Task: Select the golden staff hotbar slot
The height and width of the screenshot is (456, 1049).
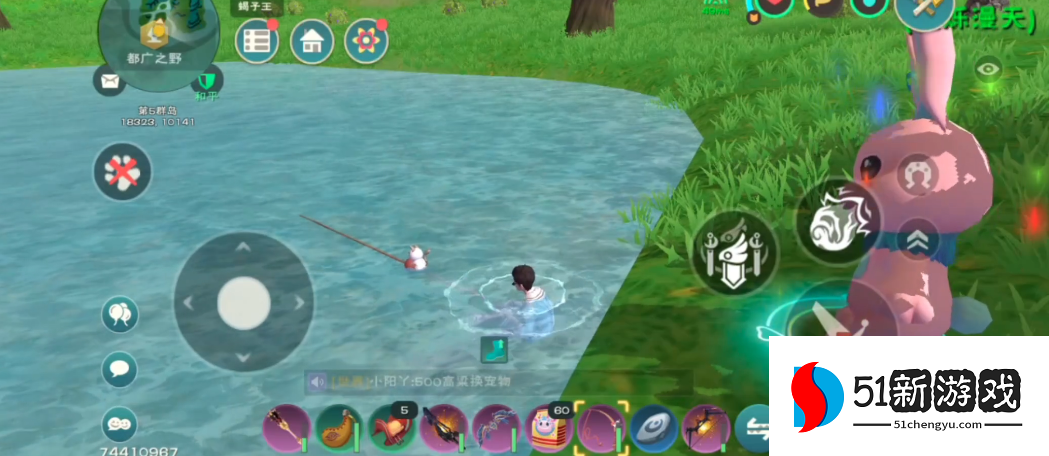Action: (285, 430)
